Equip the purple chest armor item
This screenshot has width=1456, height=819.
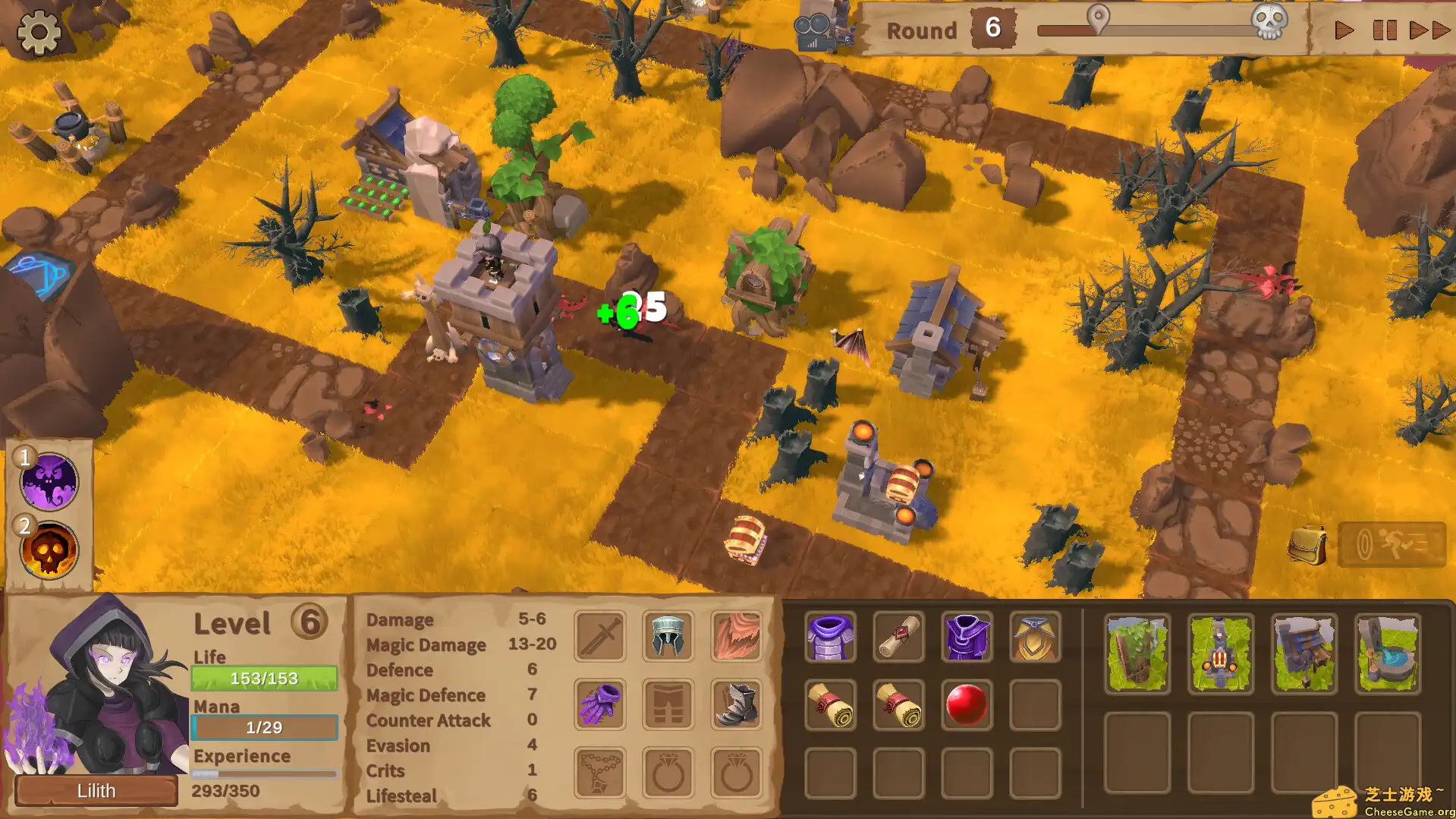click(830, 638)
